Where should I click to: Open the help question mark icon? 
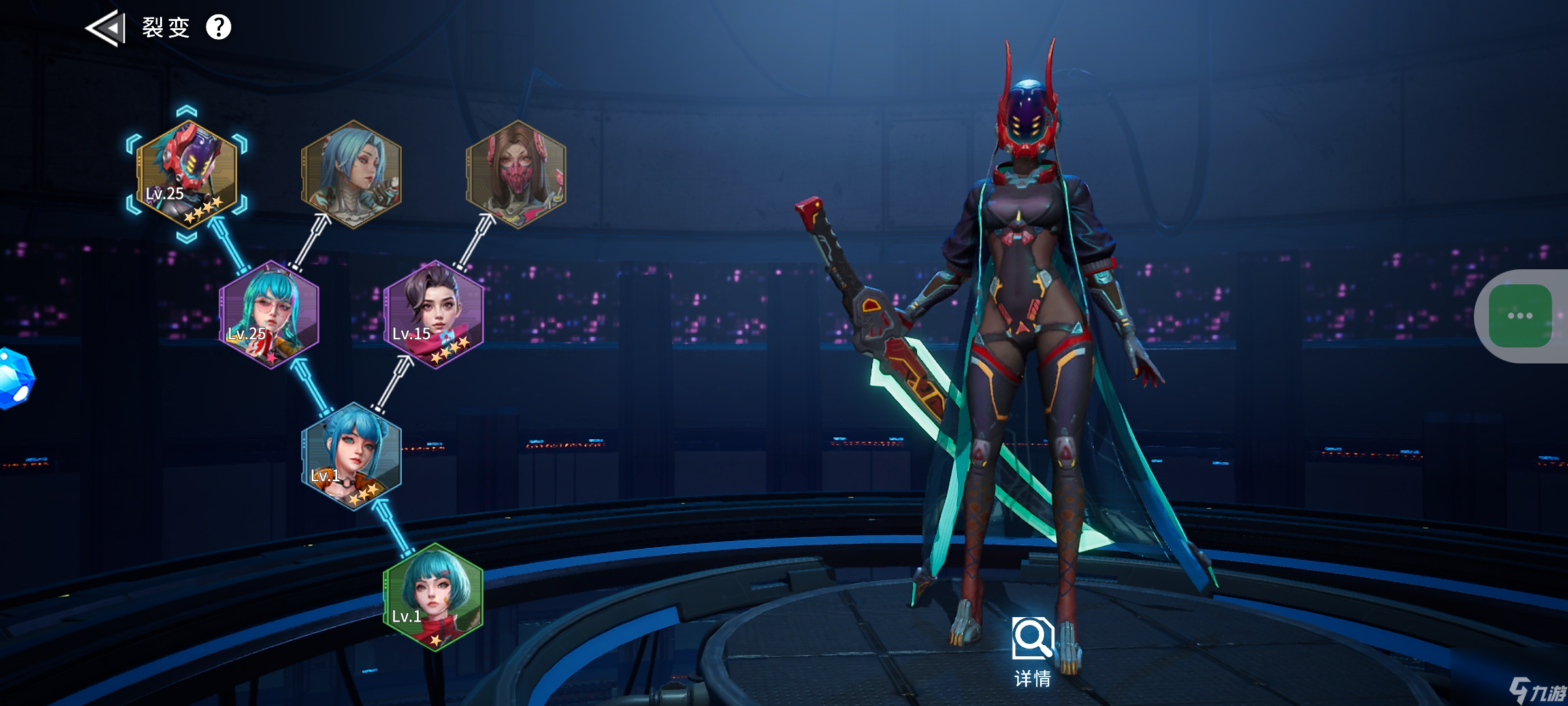coord(219,27)
